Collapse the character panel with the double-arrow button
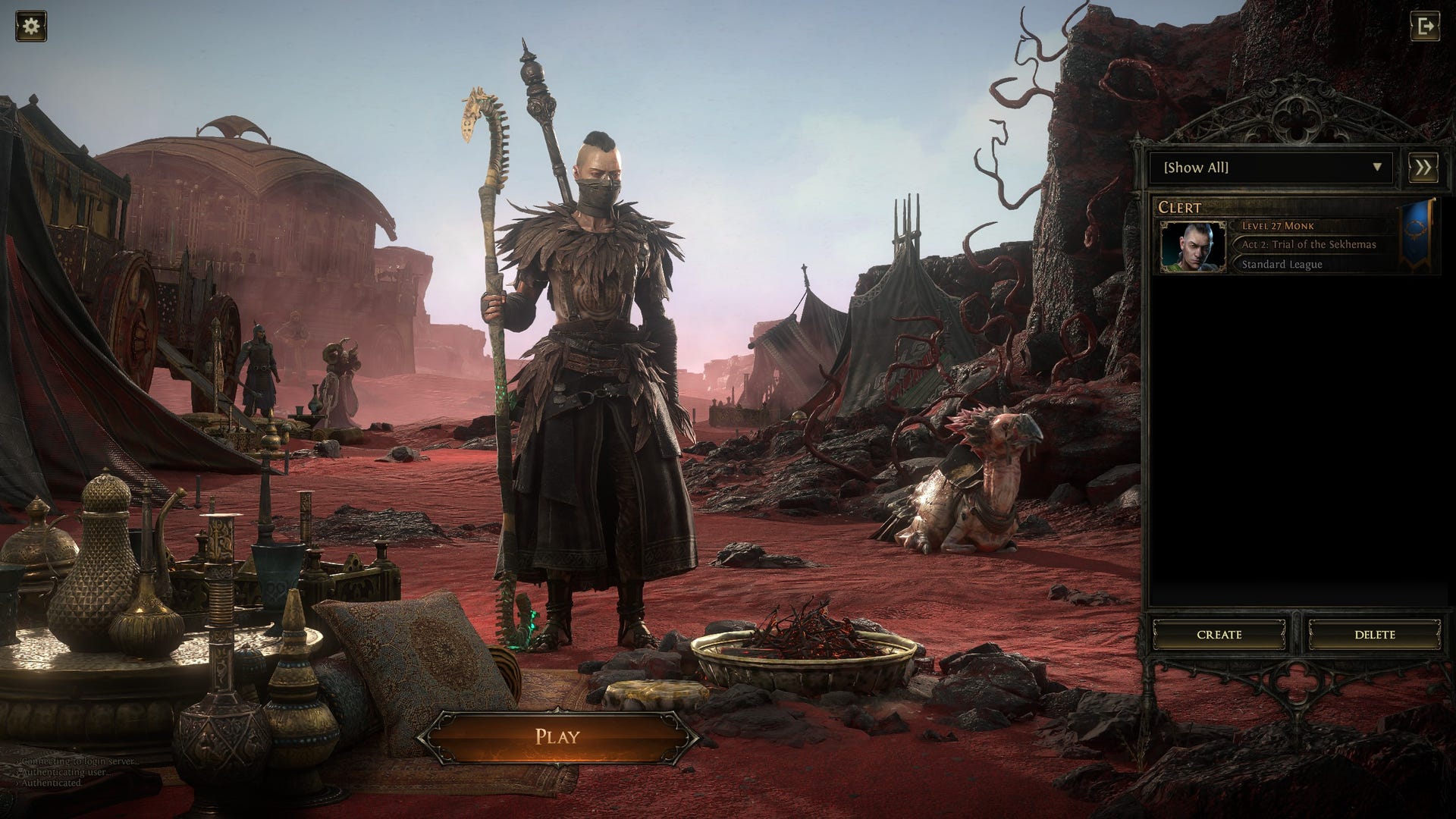This screenshot has width=1456, height=819. [x=1423, y=168]
